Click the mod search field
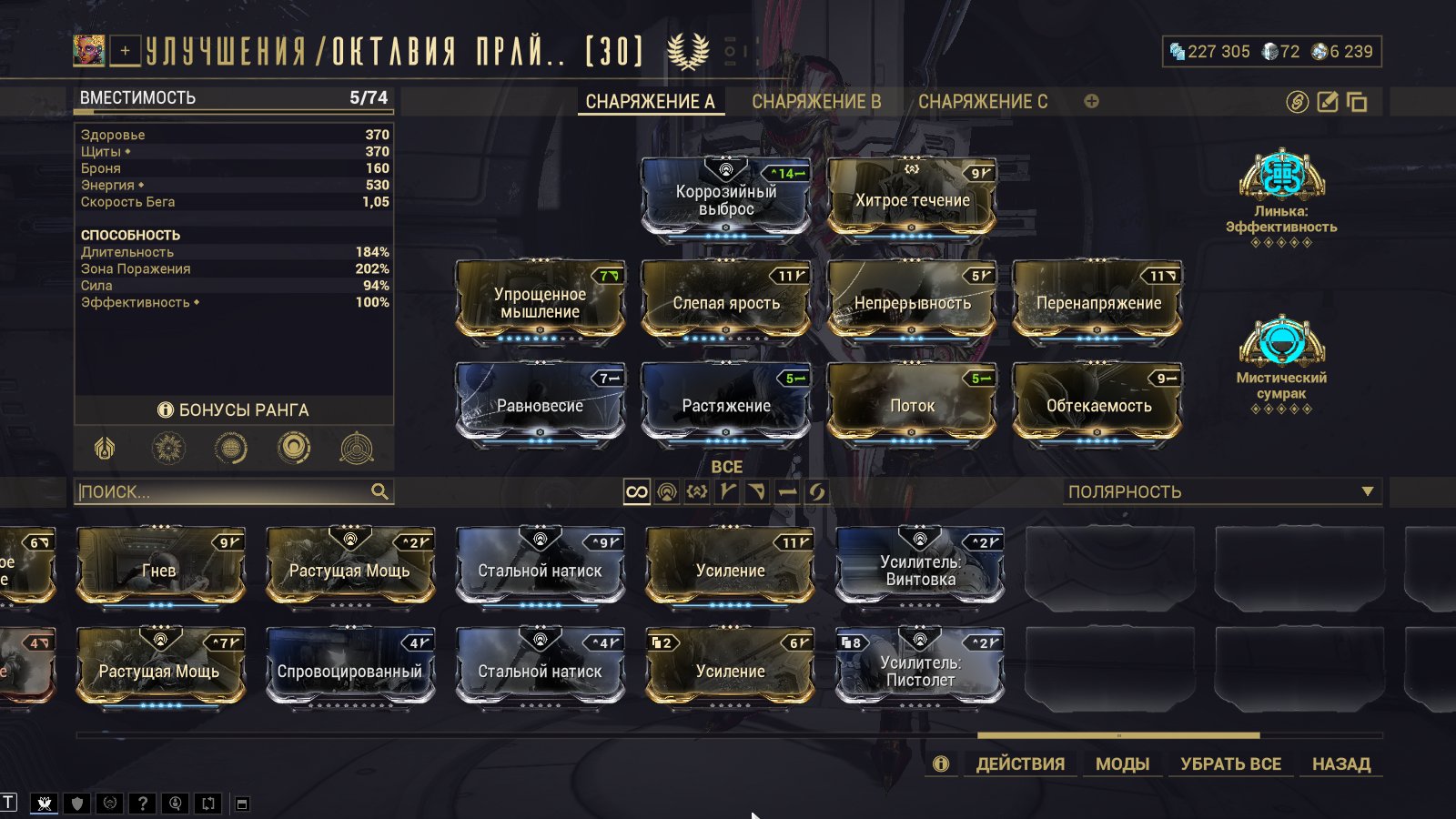Viewport: 1456px width, 819px height. point(224,491)
